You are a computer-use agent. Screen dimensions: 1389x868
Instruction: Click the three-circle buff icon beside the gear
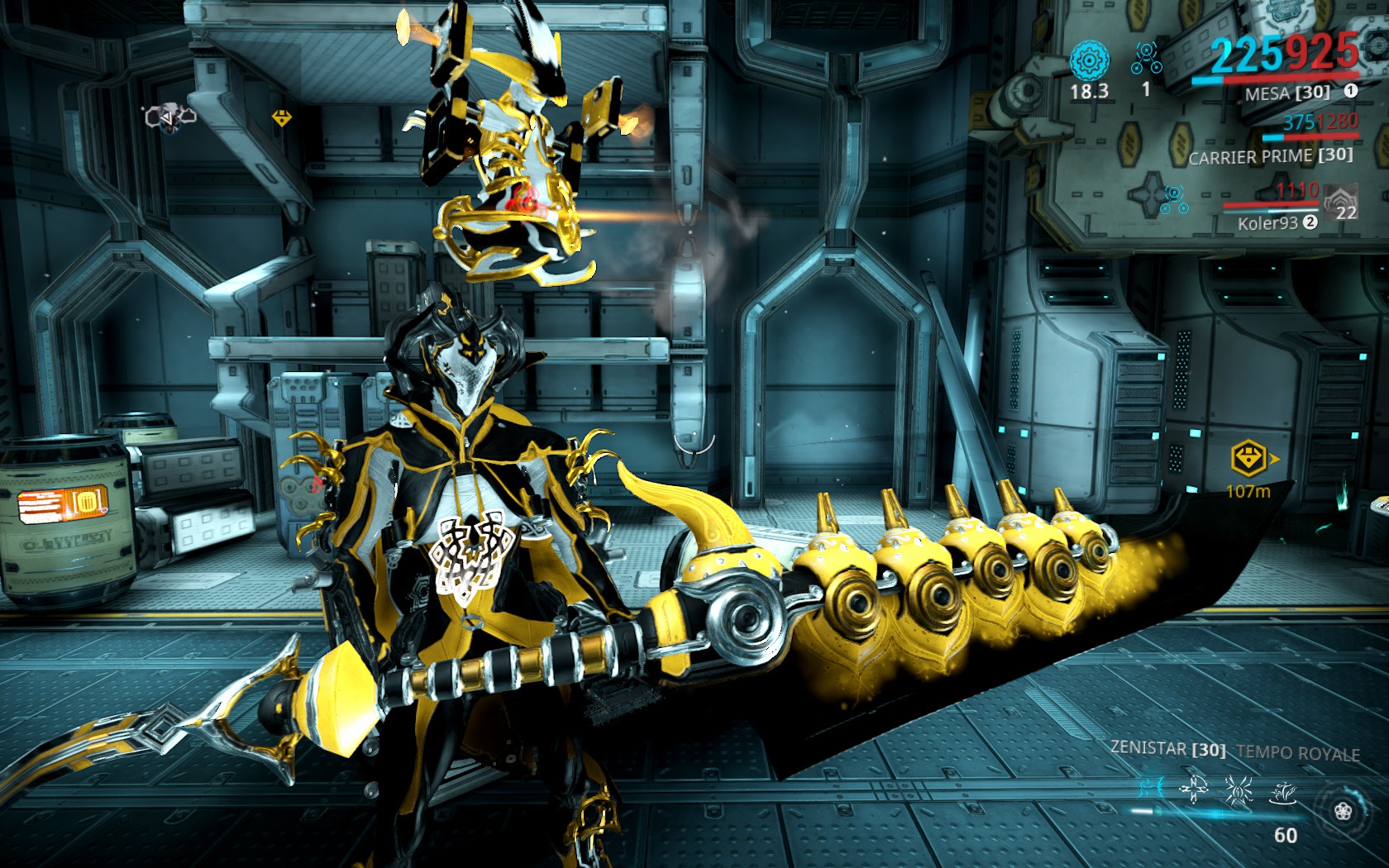pyautogui.click(x=1146, y=58)
